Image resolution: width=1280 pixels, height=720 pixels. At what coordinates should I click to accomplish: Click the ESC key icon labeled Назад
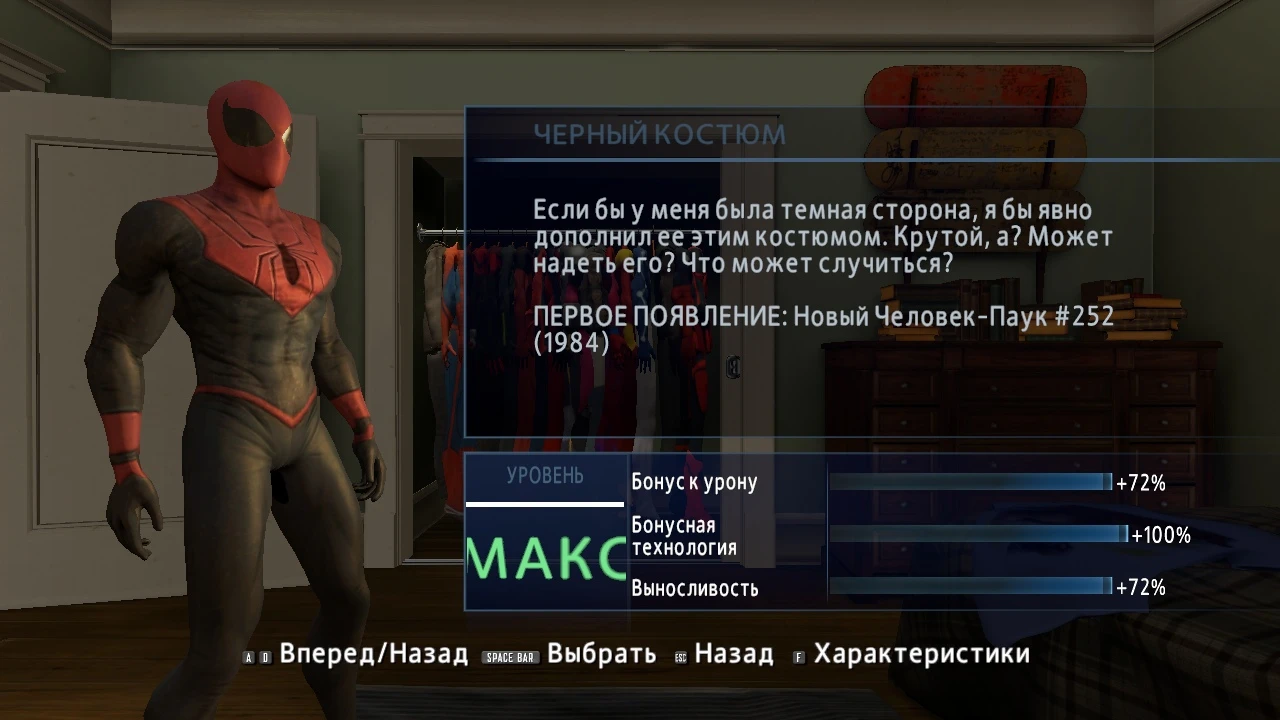coord(680,656)
